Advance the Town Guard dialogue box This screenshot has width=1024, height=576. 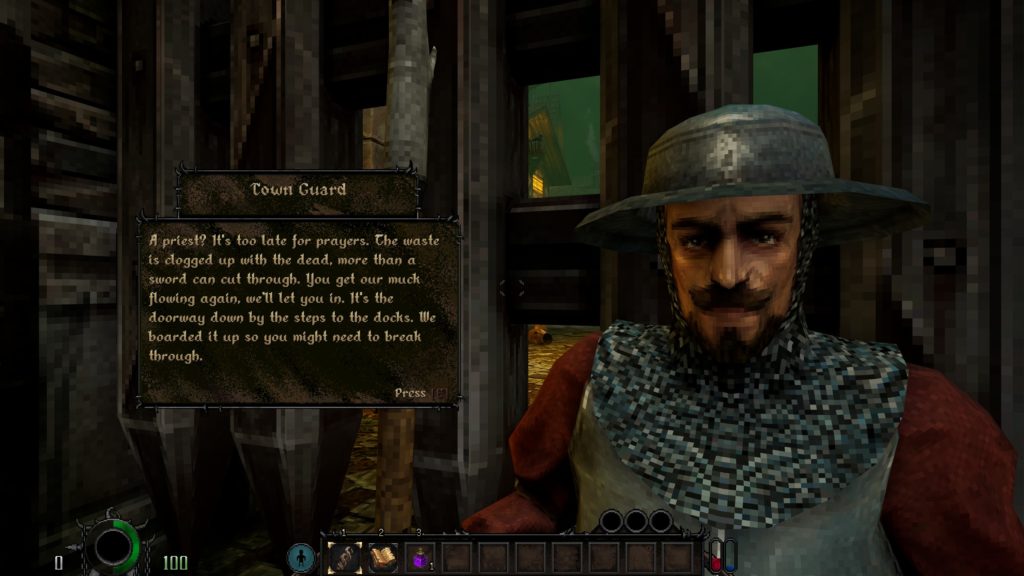tap(421, 393)
